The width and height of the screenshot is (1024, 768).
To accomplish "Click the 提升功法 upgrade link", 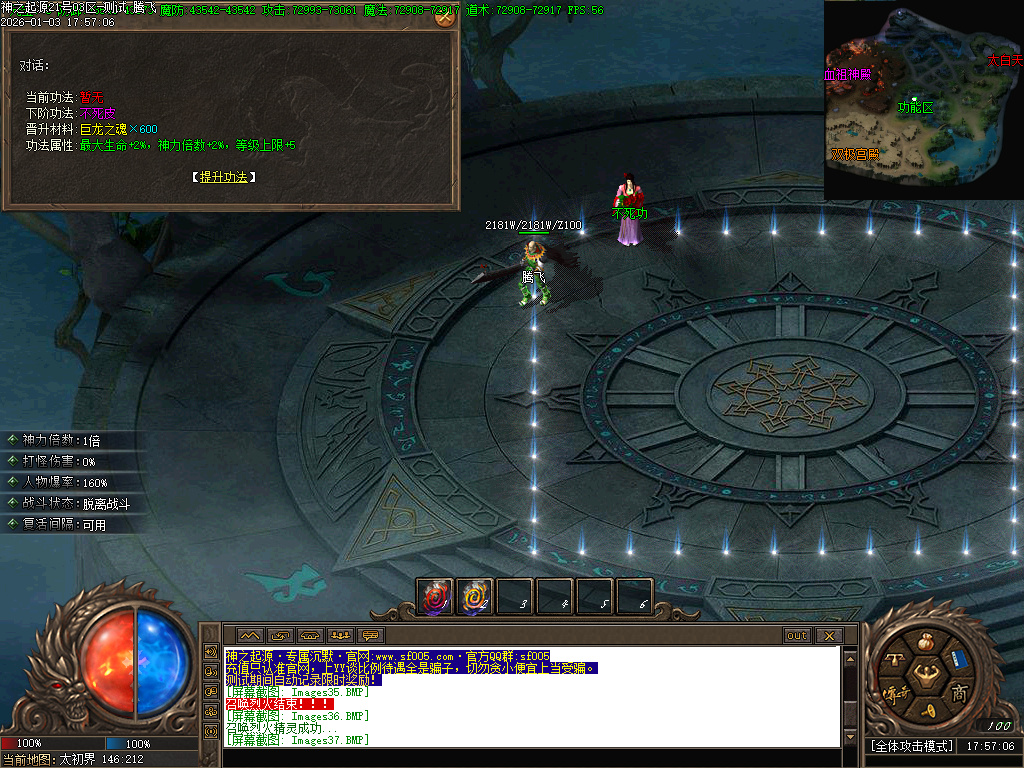I will point(224,177).
